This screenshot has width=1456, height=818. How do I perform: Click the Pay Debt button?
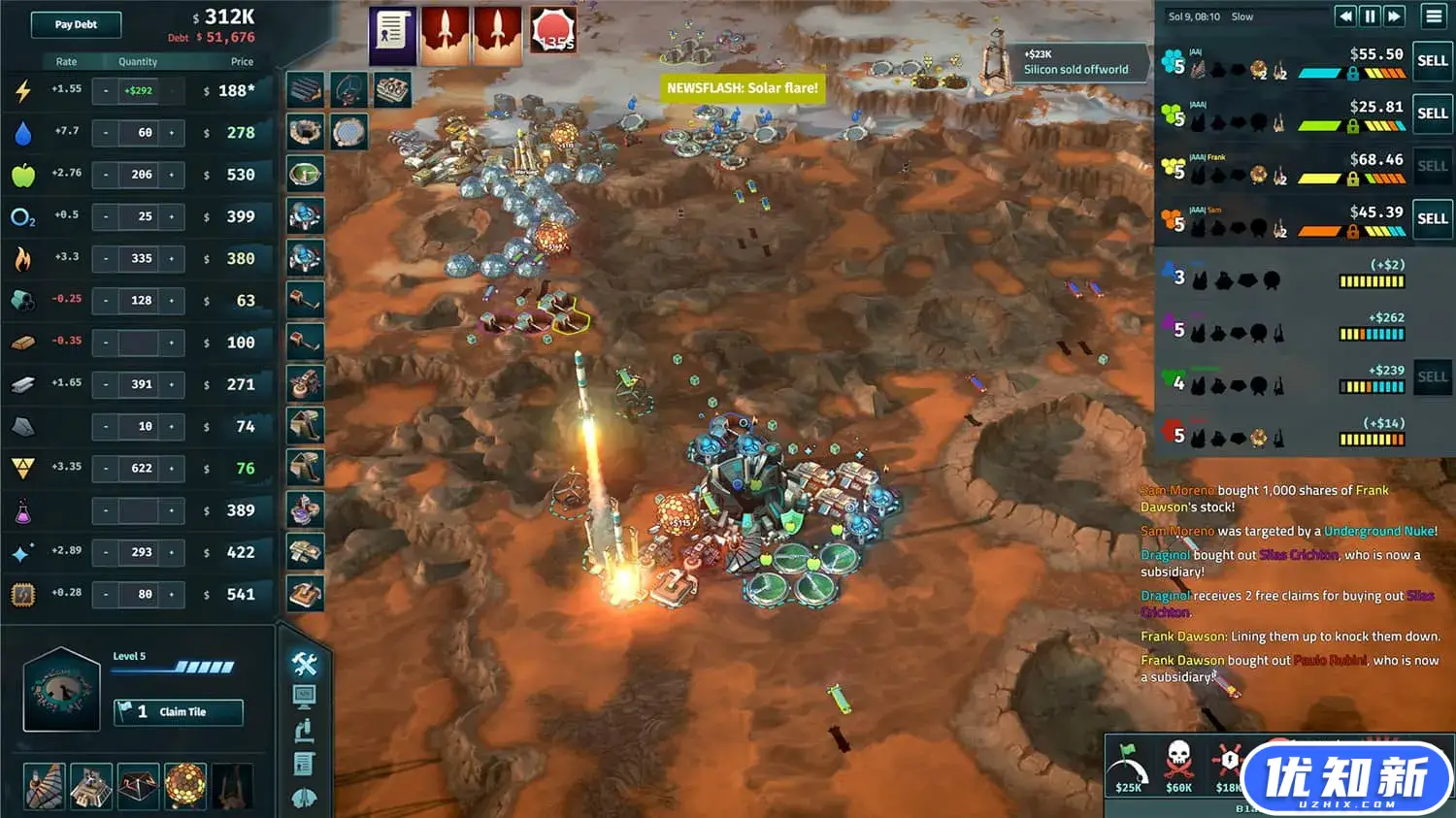pos(76,24)
